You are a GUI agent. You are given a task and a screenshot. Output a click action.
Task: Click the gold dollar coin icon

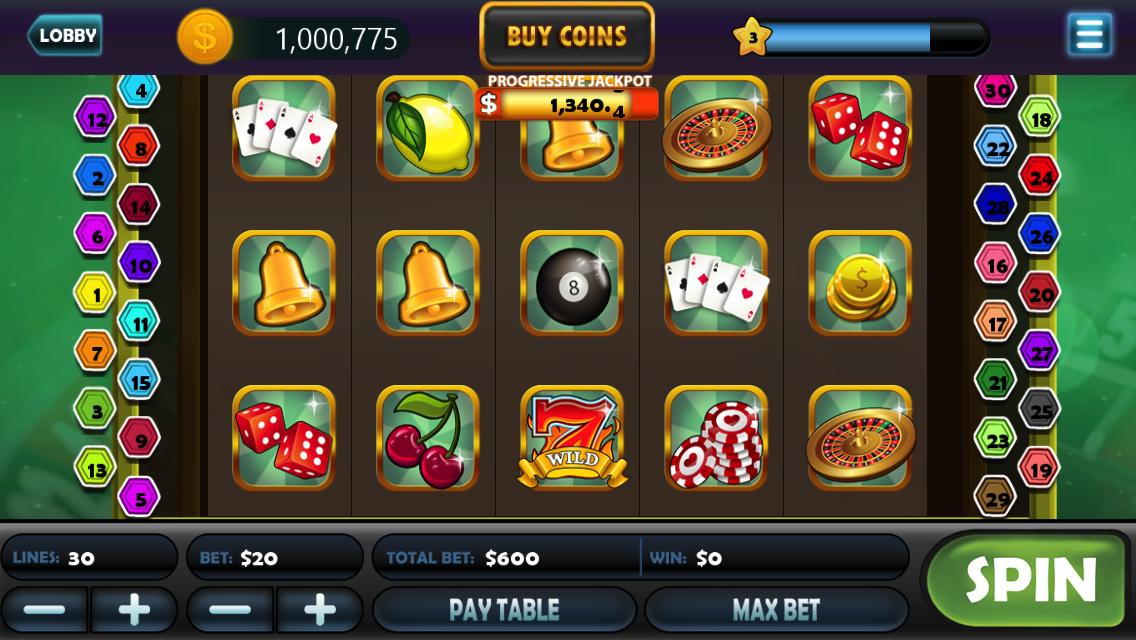tap(205, 37)
